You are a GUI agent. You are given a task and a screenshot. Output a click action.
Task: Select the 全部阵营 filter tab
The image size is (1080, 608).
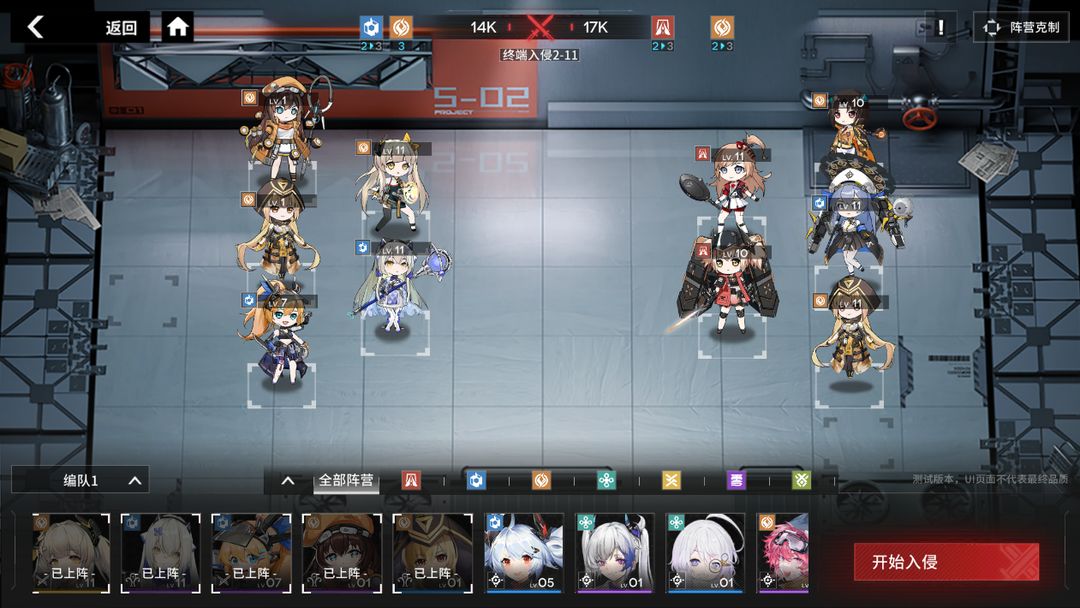[x=346, y=481]
